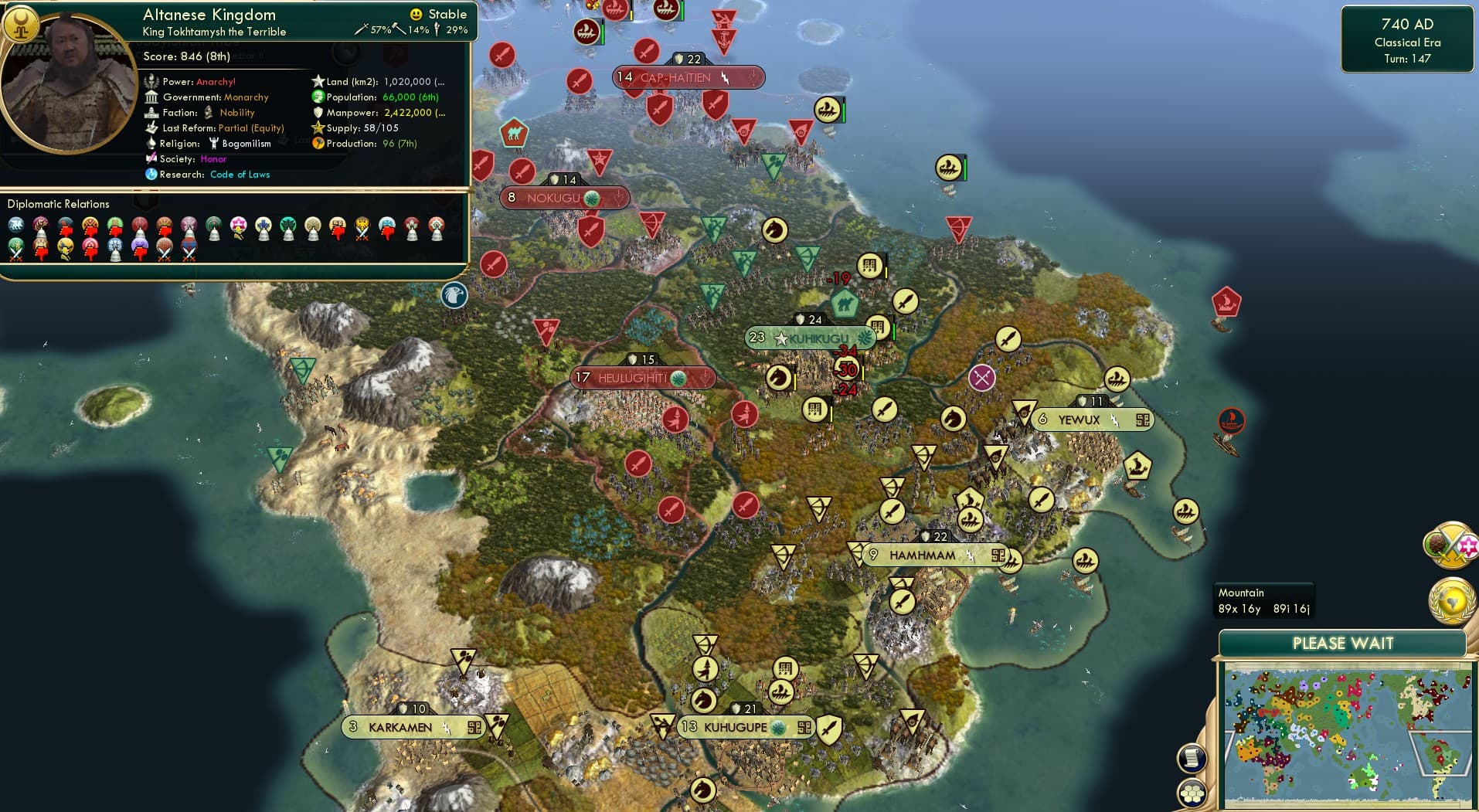Click the Code of Laws research link
The image size is (1479, 812).
[x=240, y=175]
